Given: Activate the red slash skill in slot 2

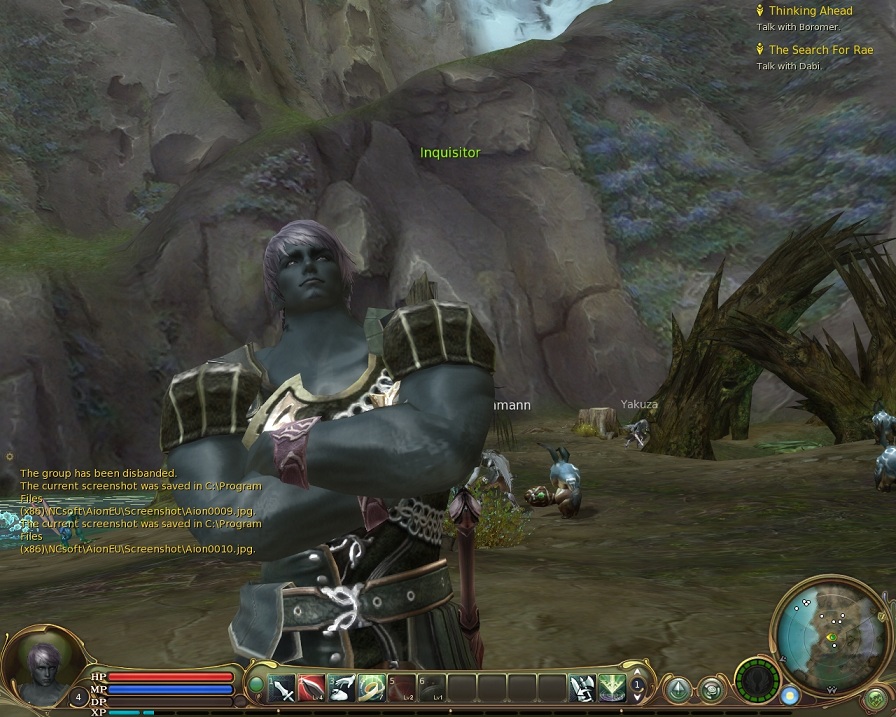Looking at the screenshot, I should 312,688.
